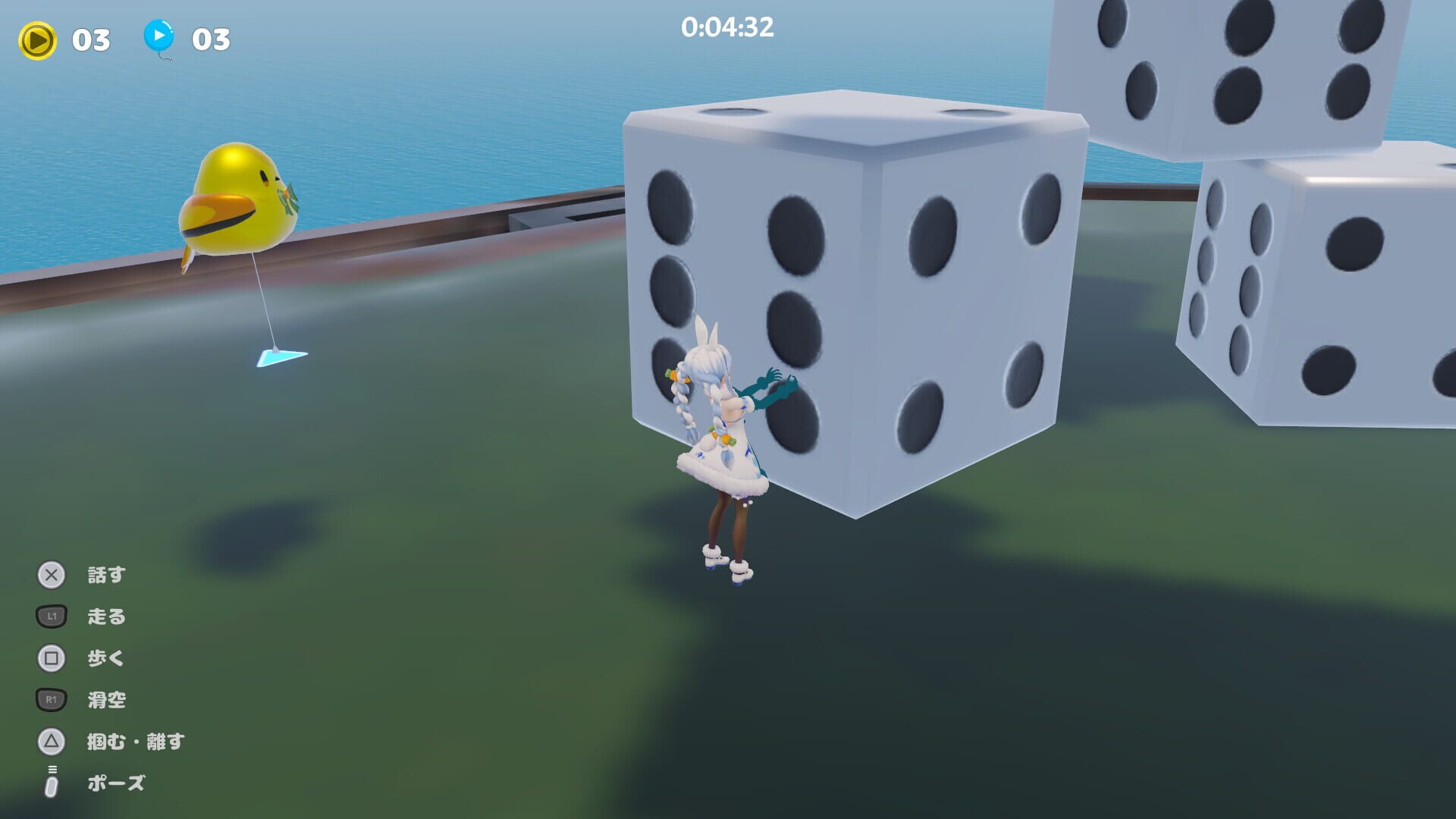
Task: Click the square button icon next to 歩く
Action: [50, 658]
